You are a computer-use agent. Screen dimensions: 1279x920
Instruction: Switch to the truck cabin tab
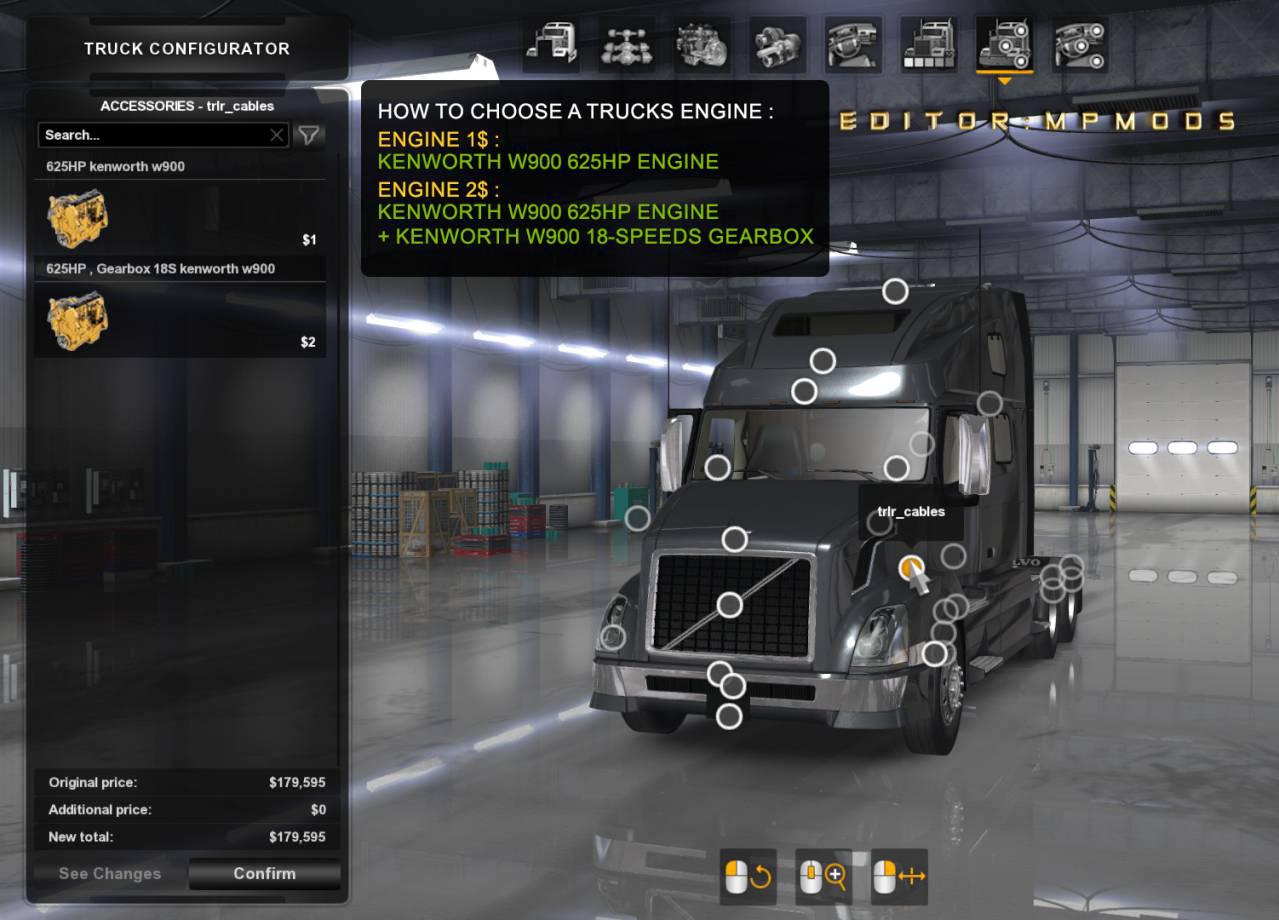[x=550, y=45]
